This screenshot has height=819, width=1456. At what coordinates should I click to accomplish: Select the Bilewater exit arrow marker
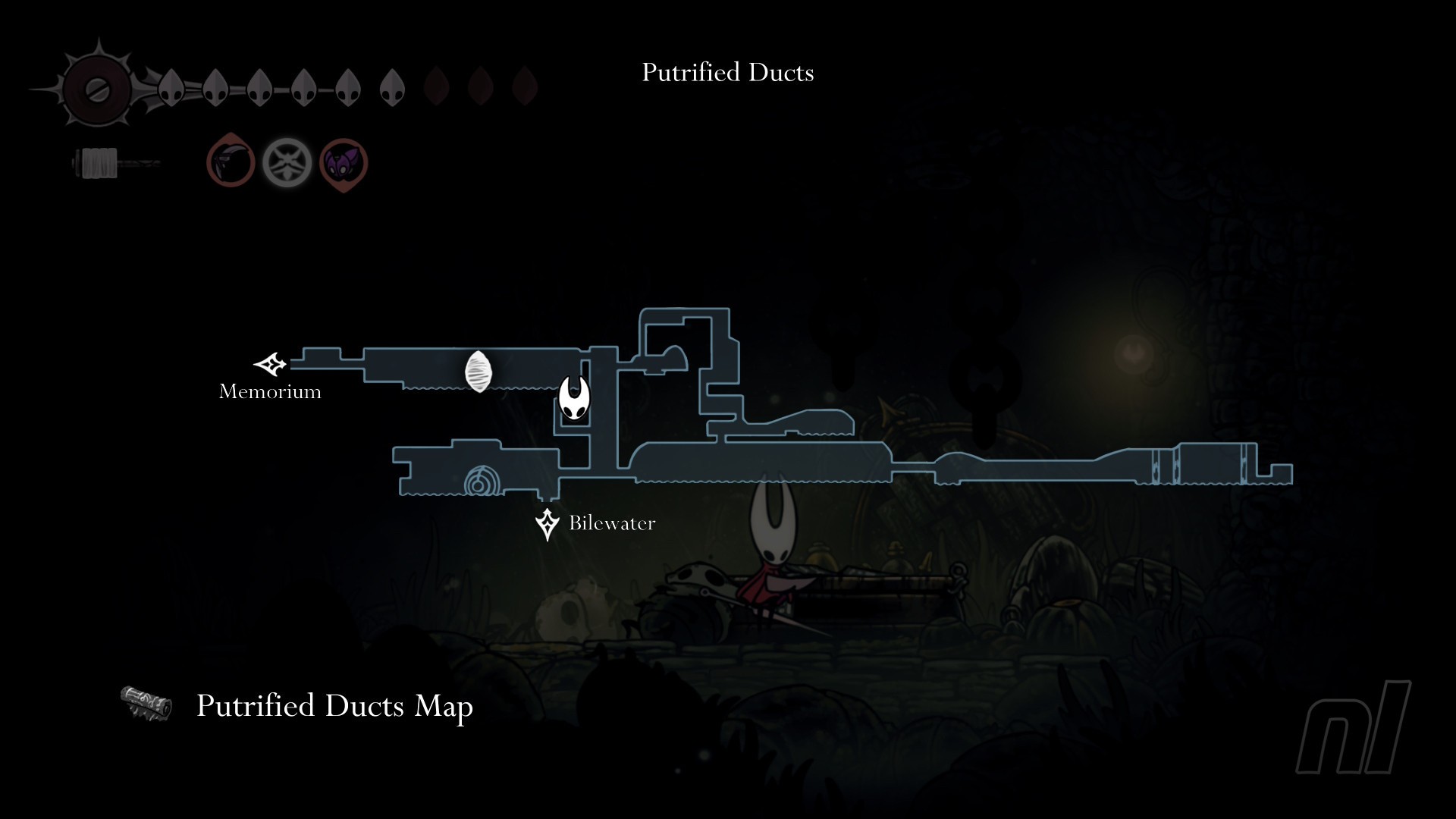[x=547, y=524]
